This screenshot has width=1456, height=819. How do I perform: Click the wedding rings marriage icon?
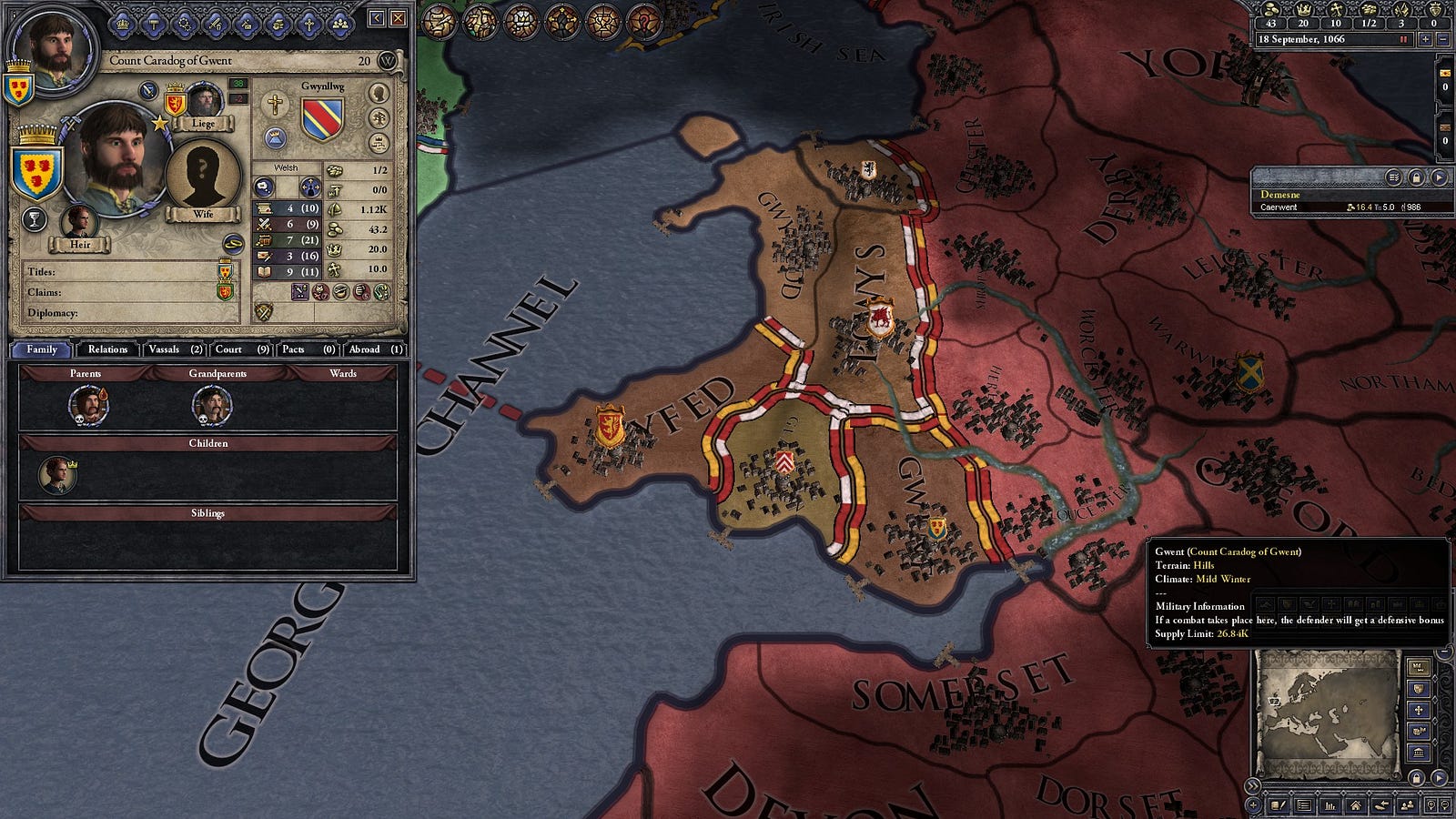[x=234, y=243]
